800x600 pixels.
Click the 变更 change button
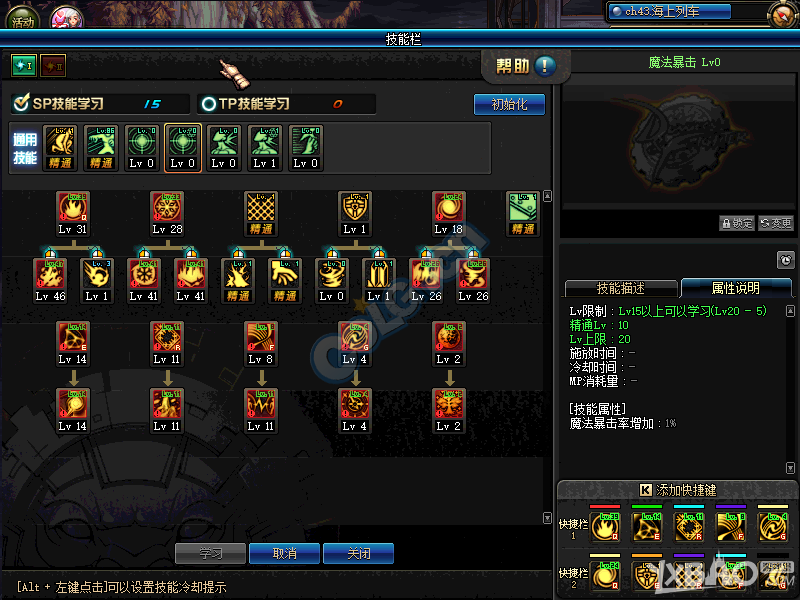[776, 223]
